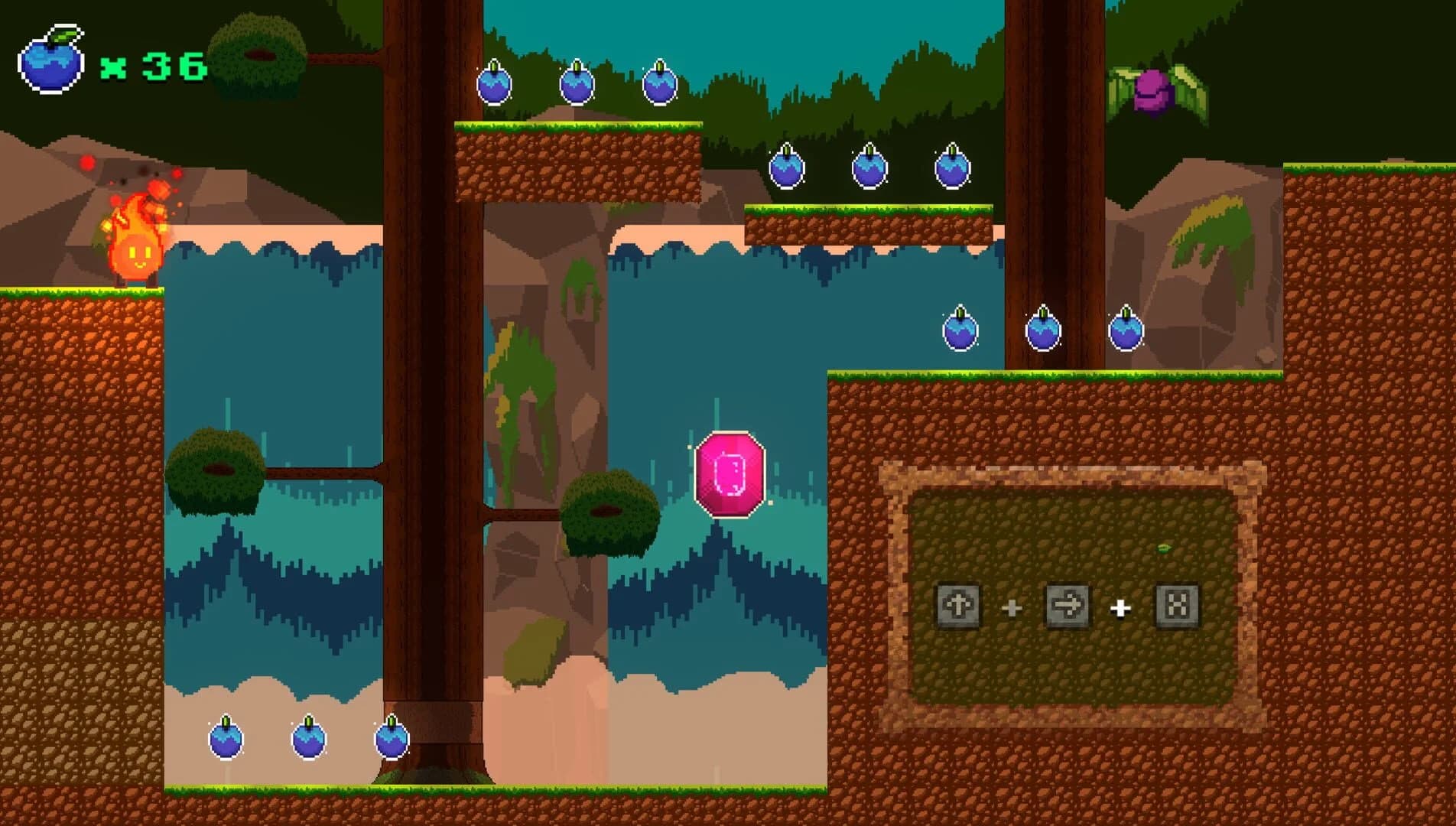Click the tall tree trunk in the center

click(432, 382)
